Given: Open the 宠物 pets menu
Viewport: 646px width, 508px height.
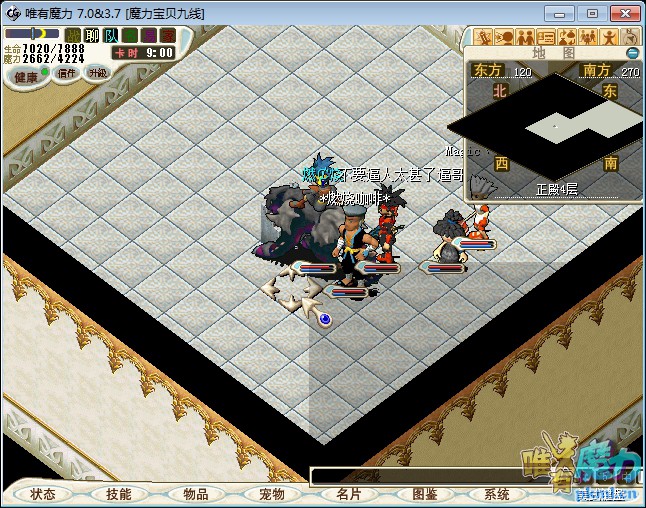Looking at the screenshot, I should [272, 494].
